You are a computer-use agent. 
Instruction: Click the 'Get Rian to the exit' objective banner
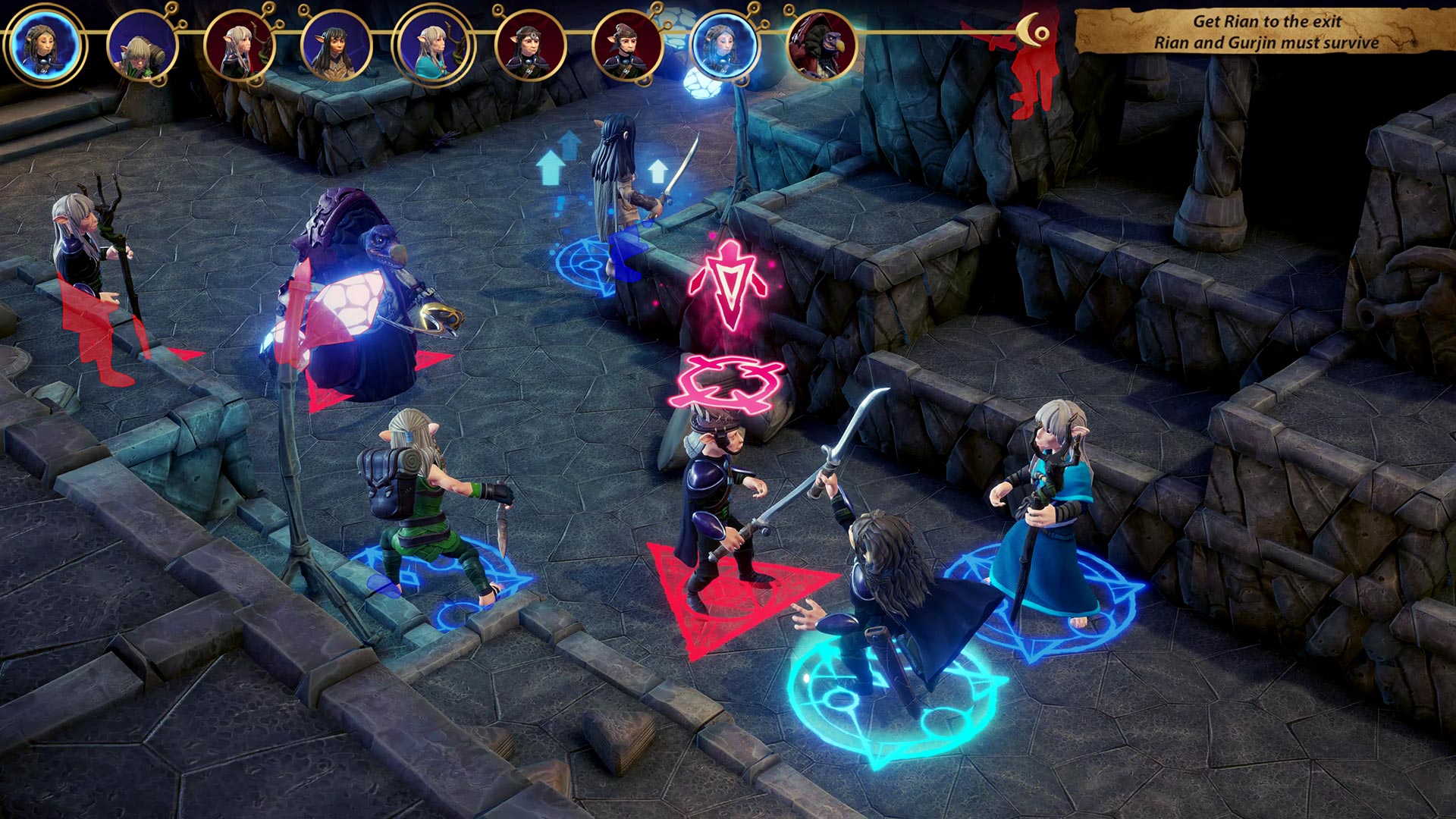tap(1259, 30)
